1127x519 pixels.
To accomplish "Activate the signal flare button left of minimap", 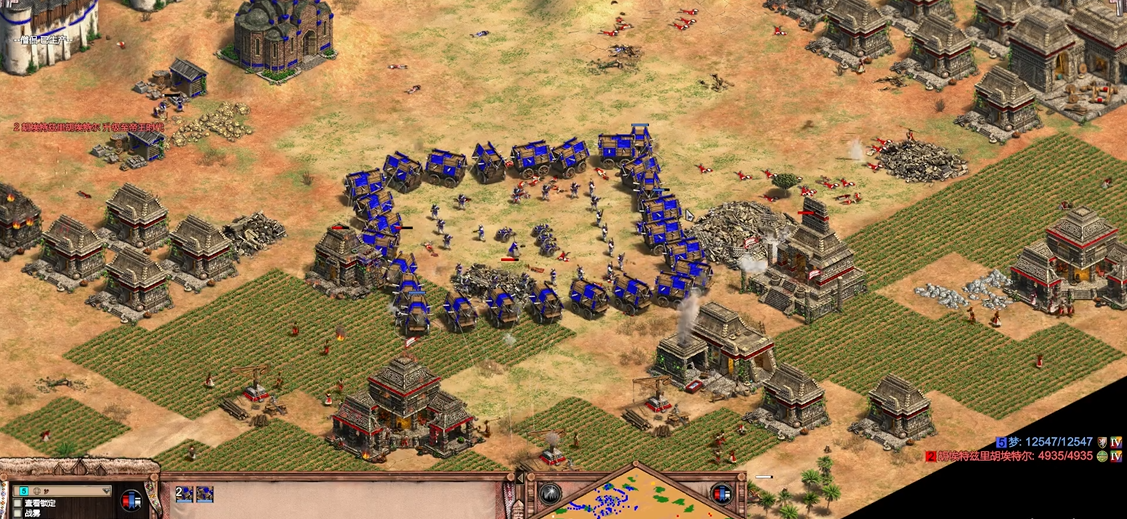I will click(x=550, y=492).
